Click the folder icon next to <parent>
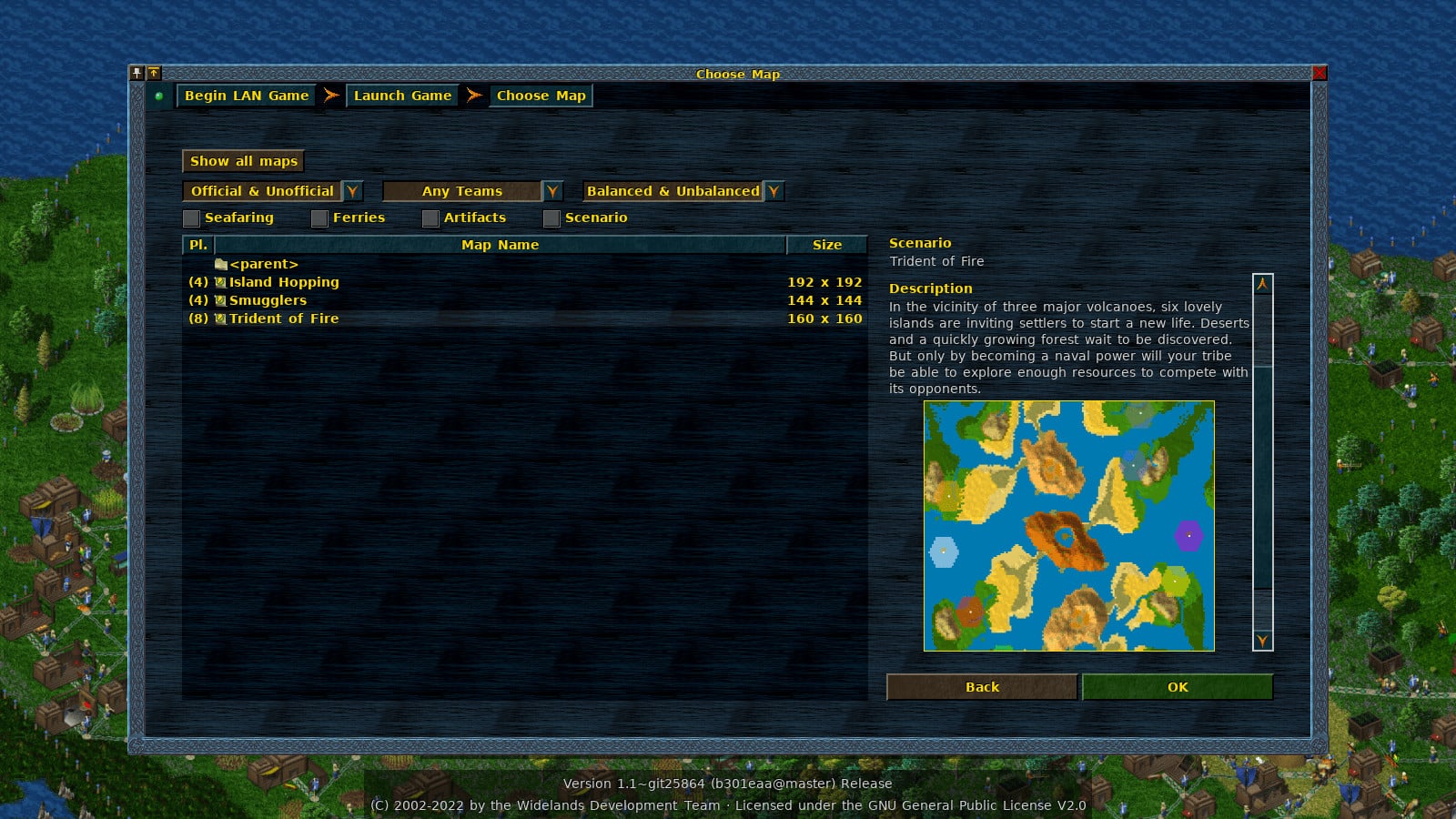 coord(221,264)
